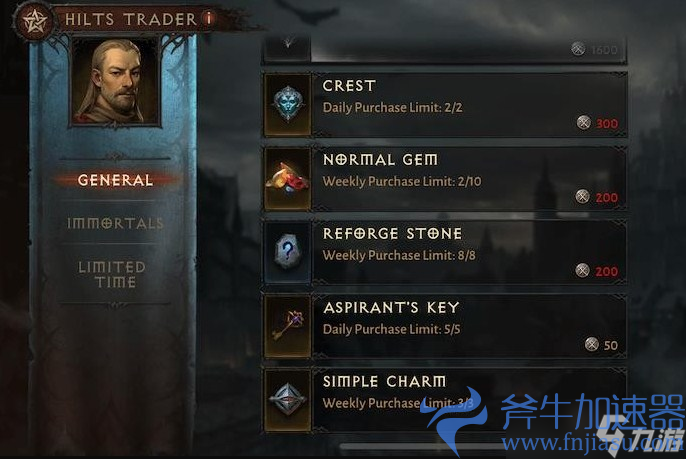Select the Crest shop item
Image resolution: width=686 pixels, height=459 pixels.
click(444, 103)
